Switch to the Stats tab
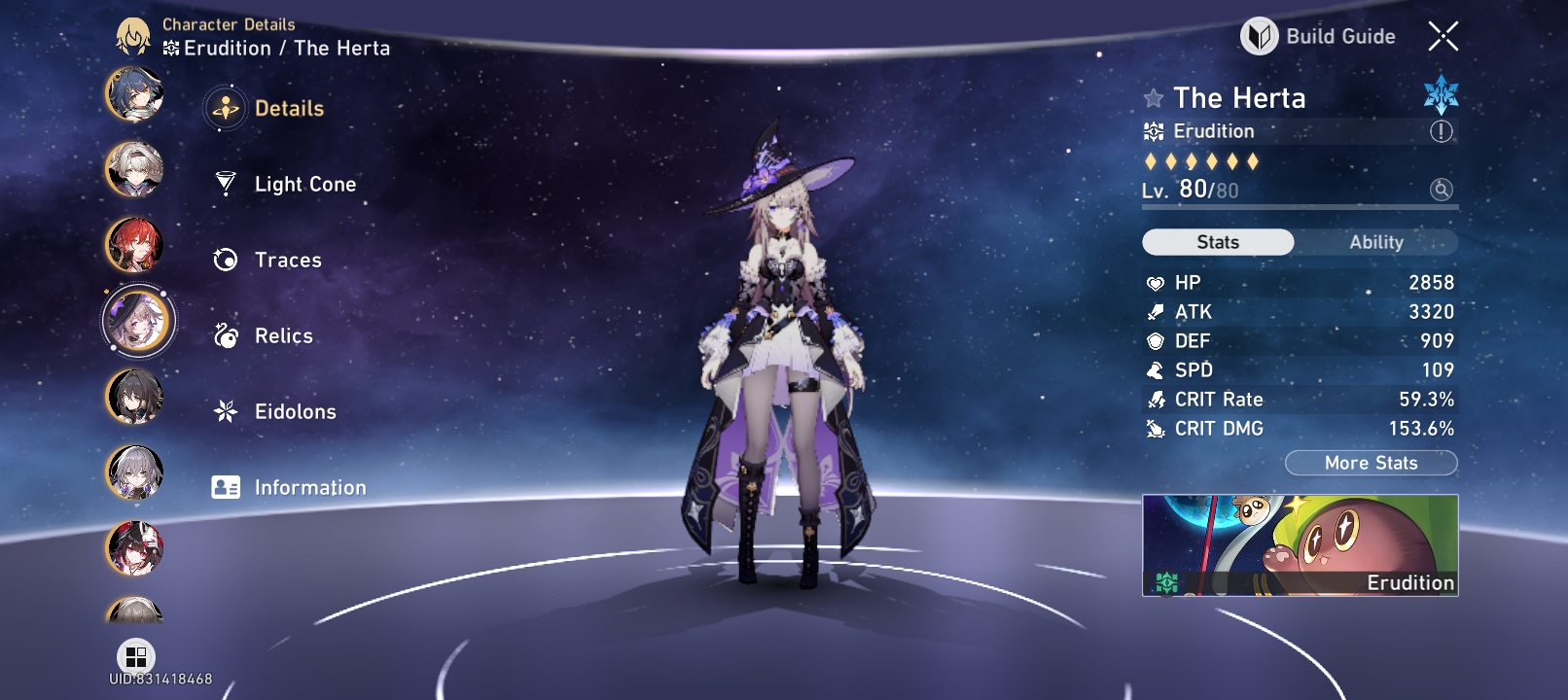Viewport: 1568px width, 700px height. pyautogui.click(x=1218, y=241)
